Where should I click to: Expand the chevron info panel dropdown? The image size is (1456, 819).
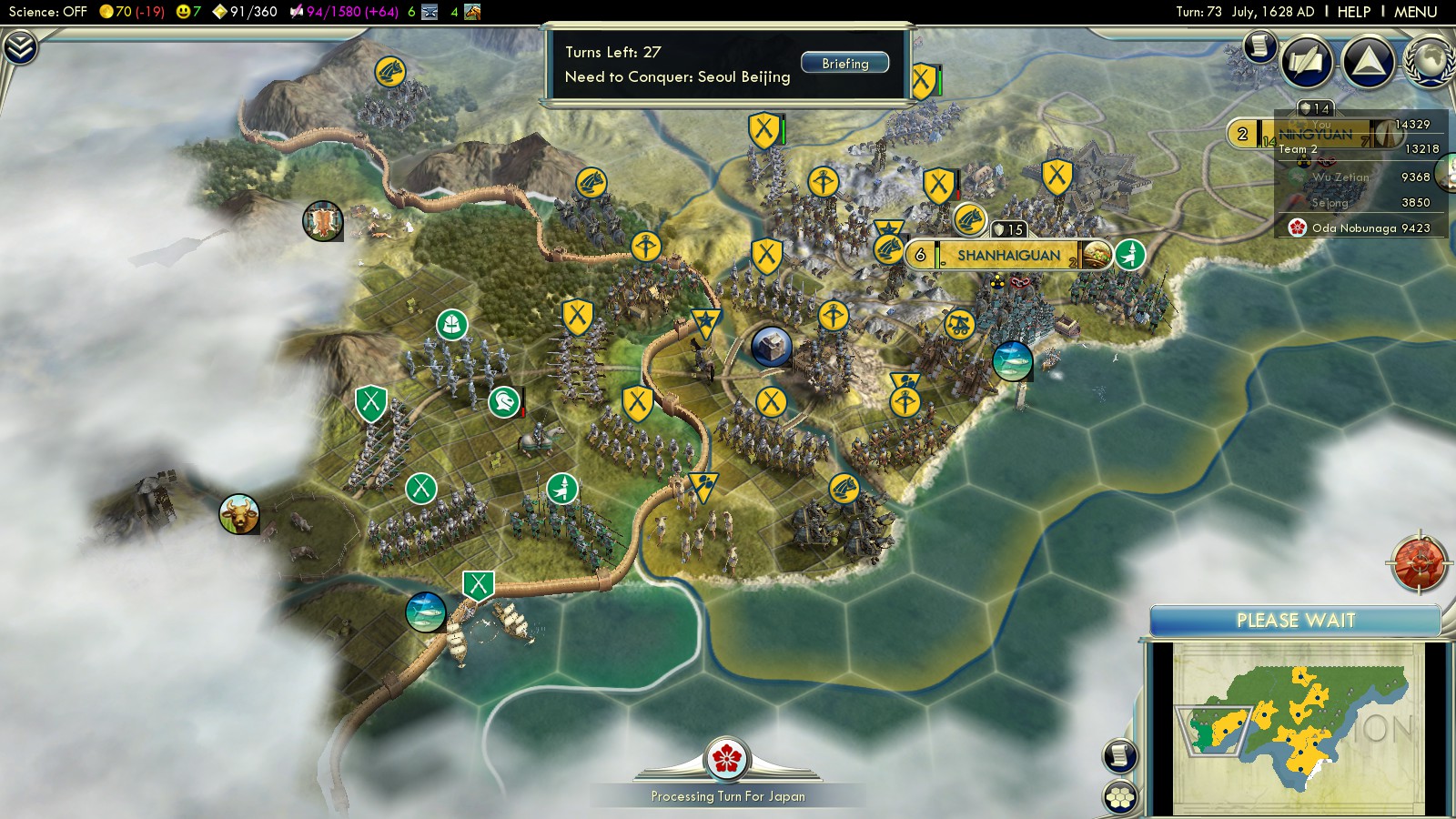click(19, 47)
